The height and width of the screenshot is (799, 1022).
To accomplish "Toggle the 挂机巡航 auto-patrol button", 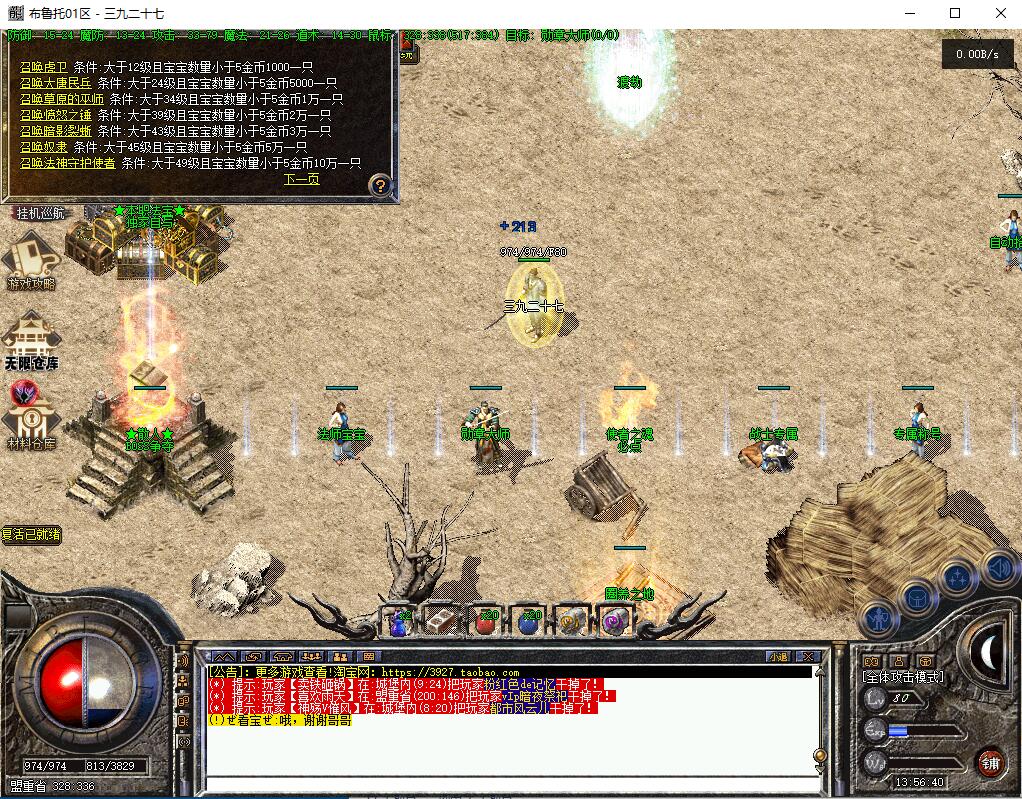I will click(x=40, y=212).
